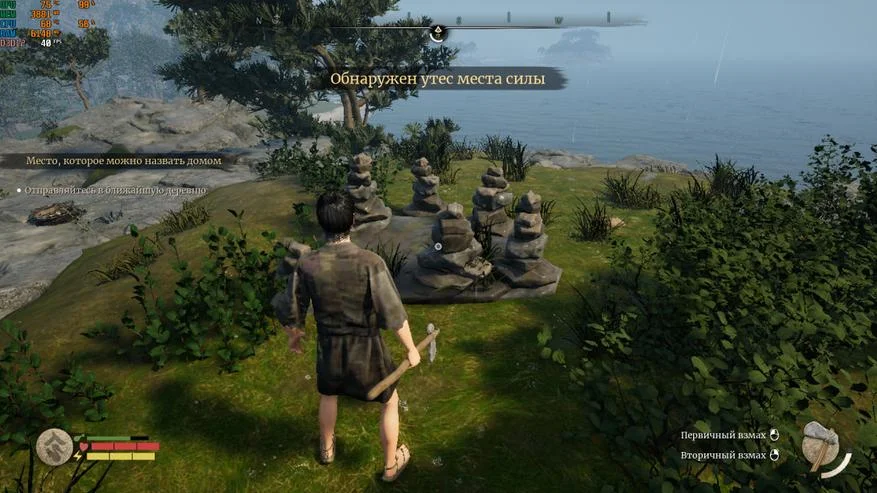
Task: Click the compass bar center marker
Action: (437, 33)
